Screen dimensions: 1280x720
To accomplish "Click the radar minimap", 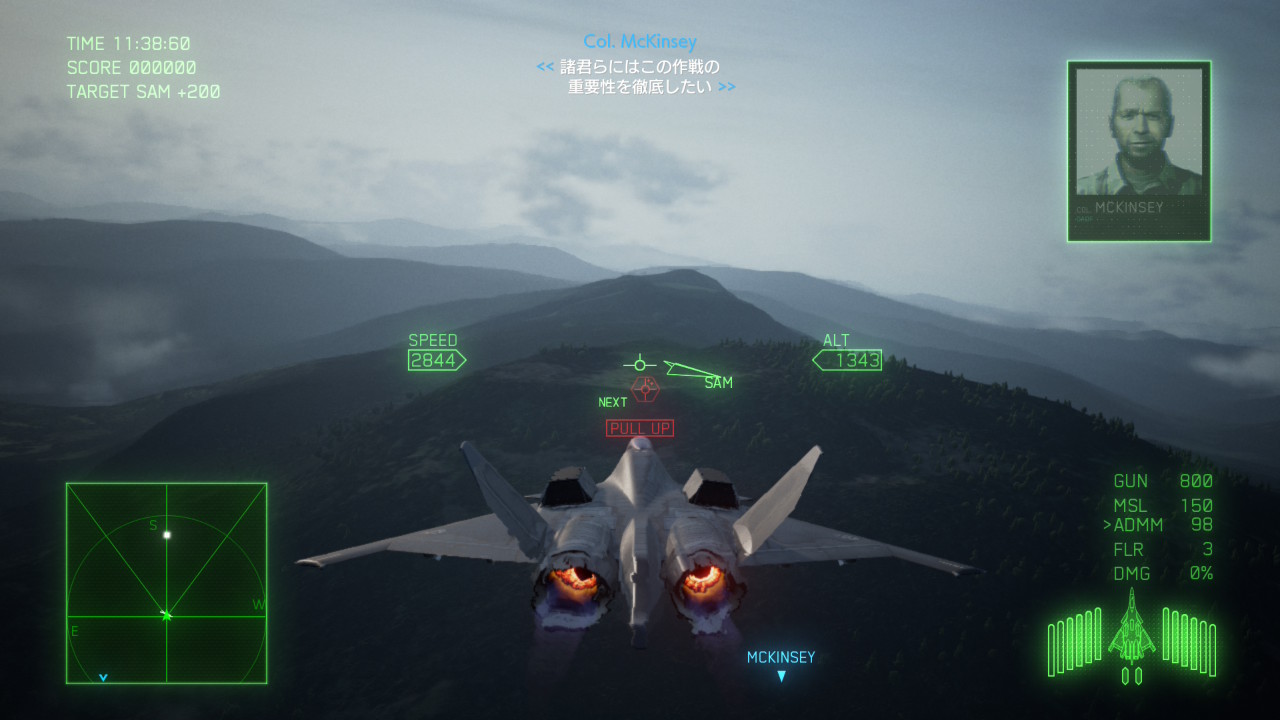I will (166, 583).
